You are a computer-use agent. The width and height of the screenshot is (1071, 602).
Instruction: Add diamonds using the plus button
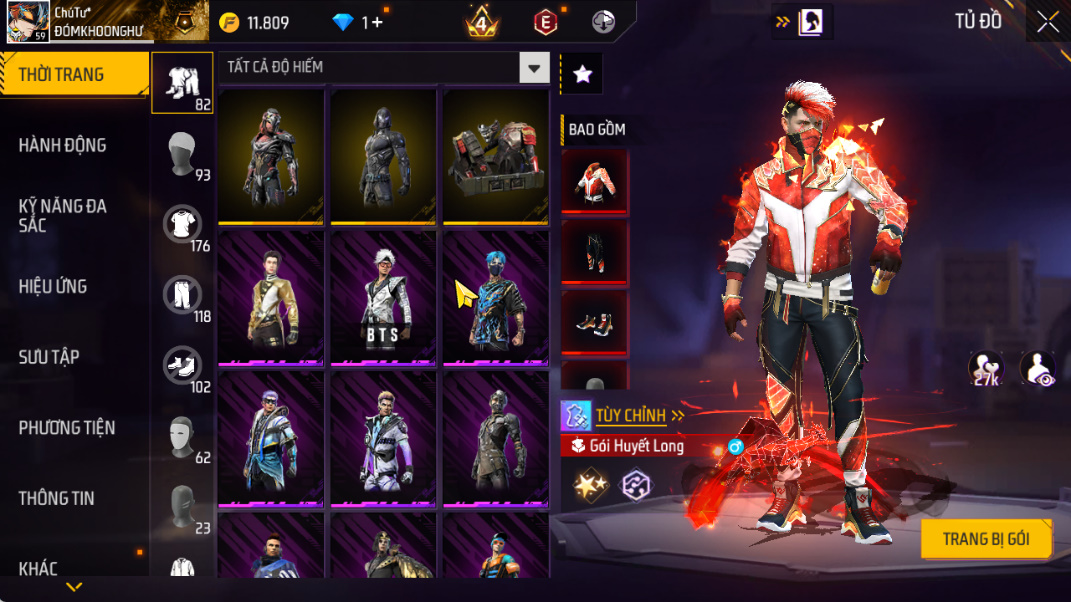376,22
